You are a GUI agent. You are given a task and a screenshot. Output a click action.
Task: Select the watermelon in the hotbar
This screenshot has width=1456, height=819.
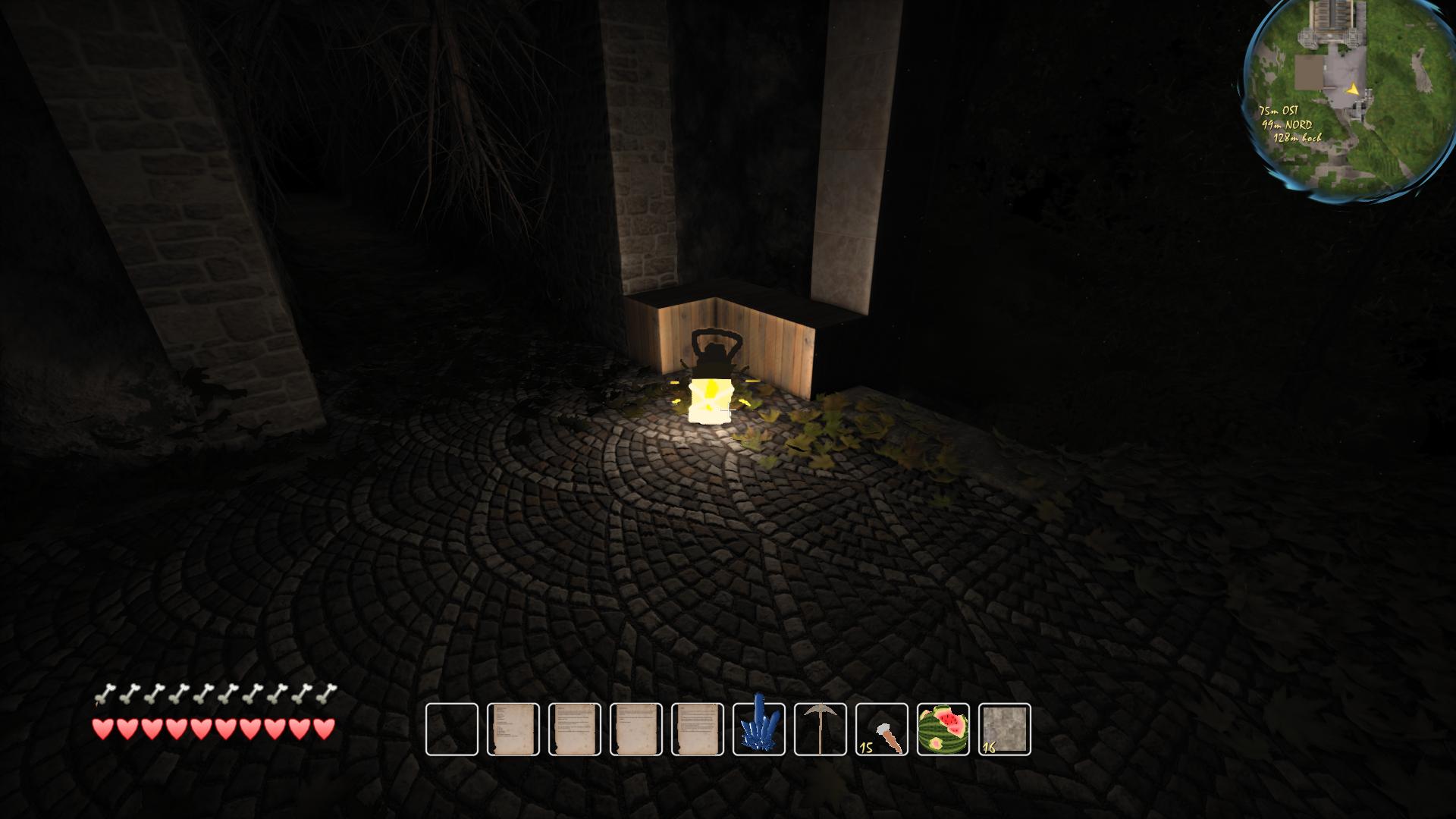click(x=943, y=730)
